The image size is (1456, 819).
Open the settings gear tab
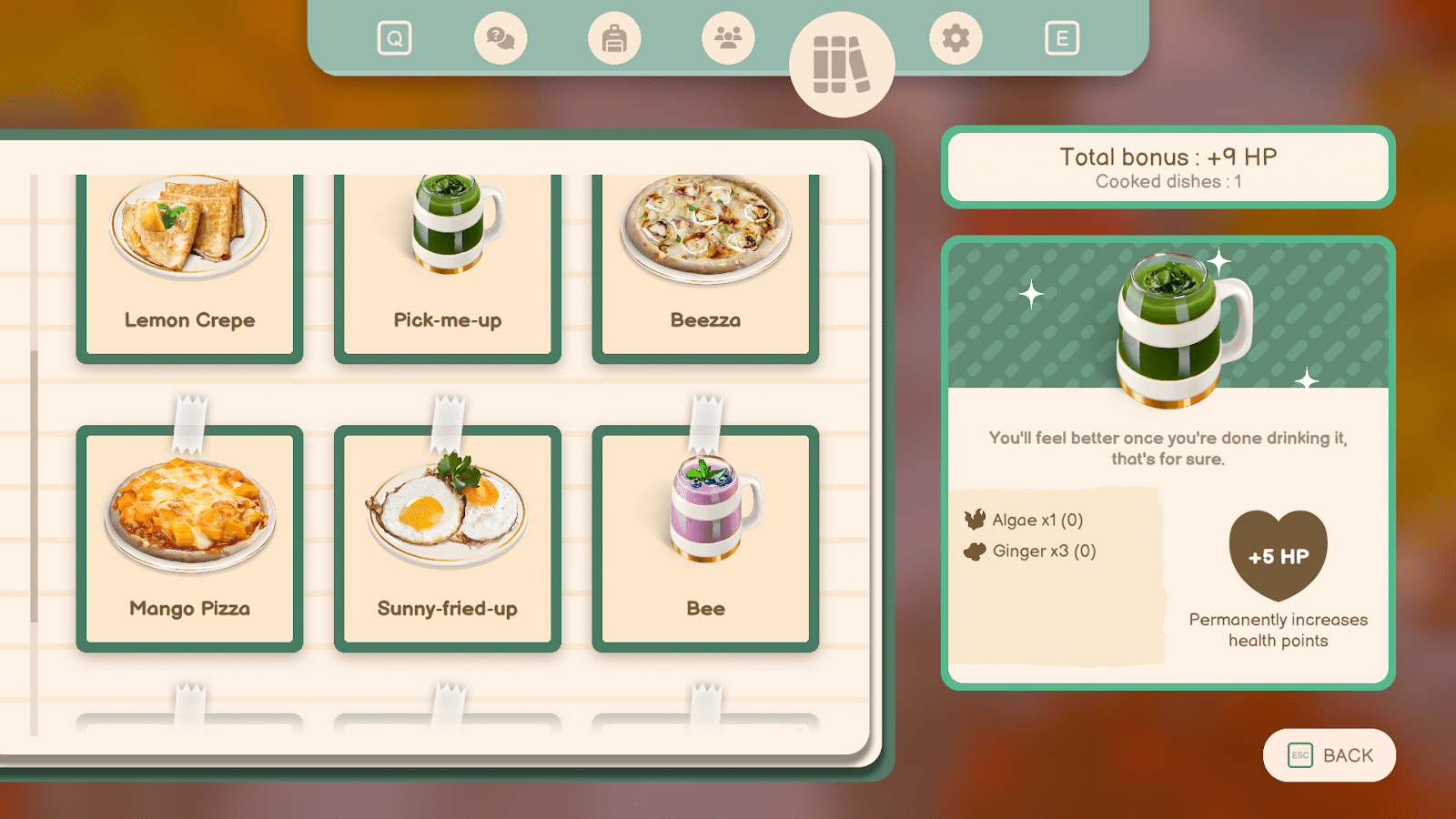point(955,38)
